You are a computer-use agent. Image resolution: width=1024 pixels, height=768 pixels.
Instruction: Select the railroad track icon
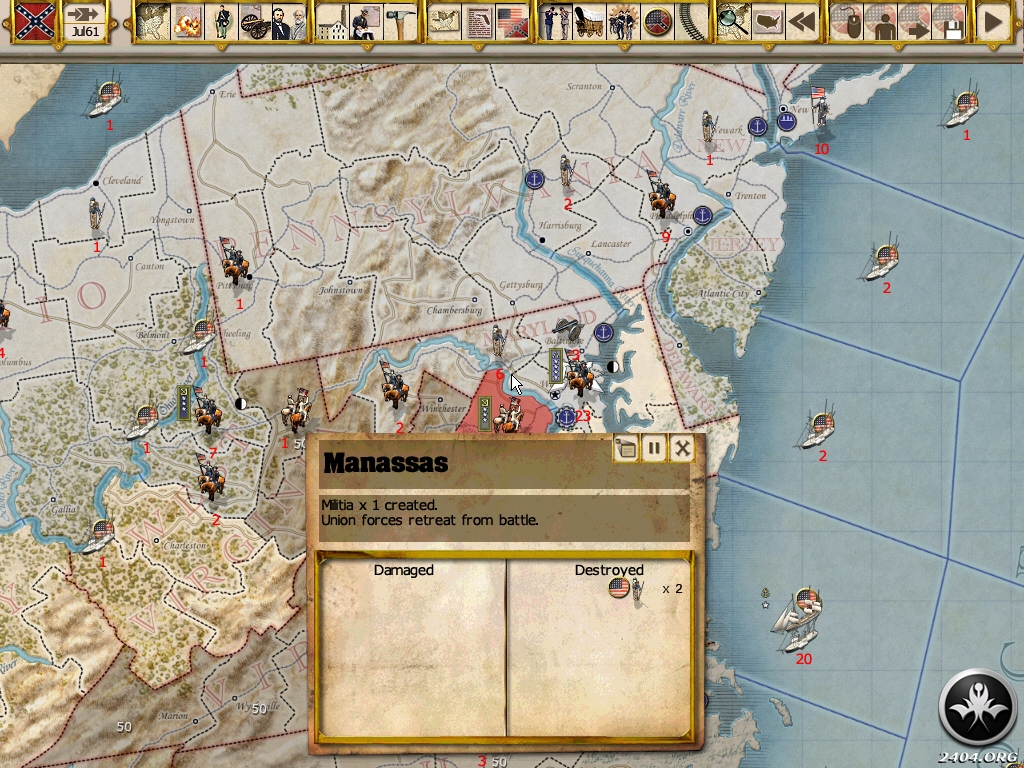click(690, 21)
